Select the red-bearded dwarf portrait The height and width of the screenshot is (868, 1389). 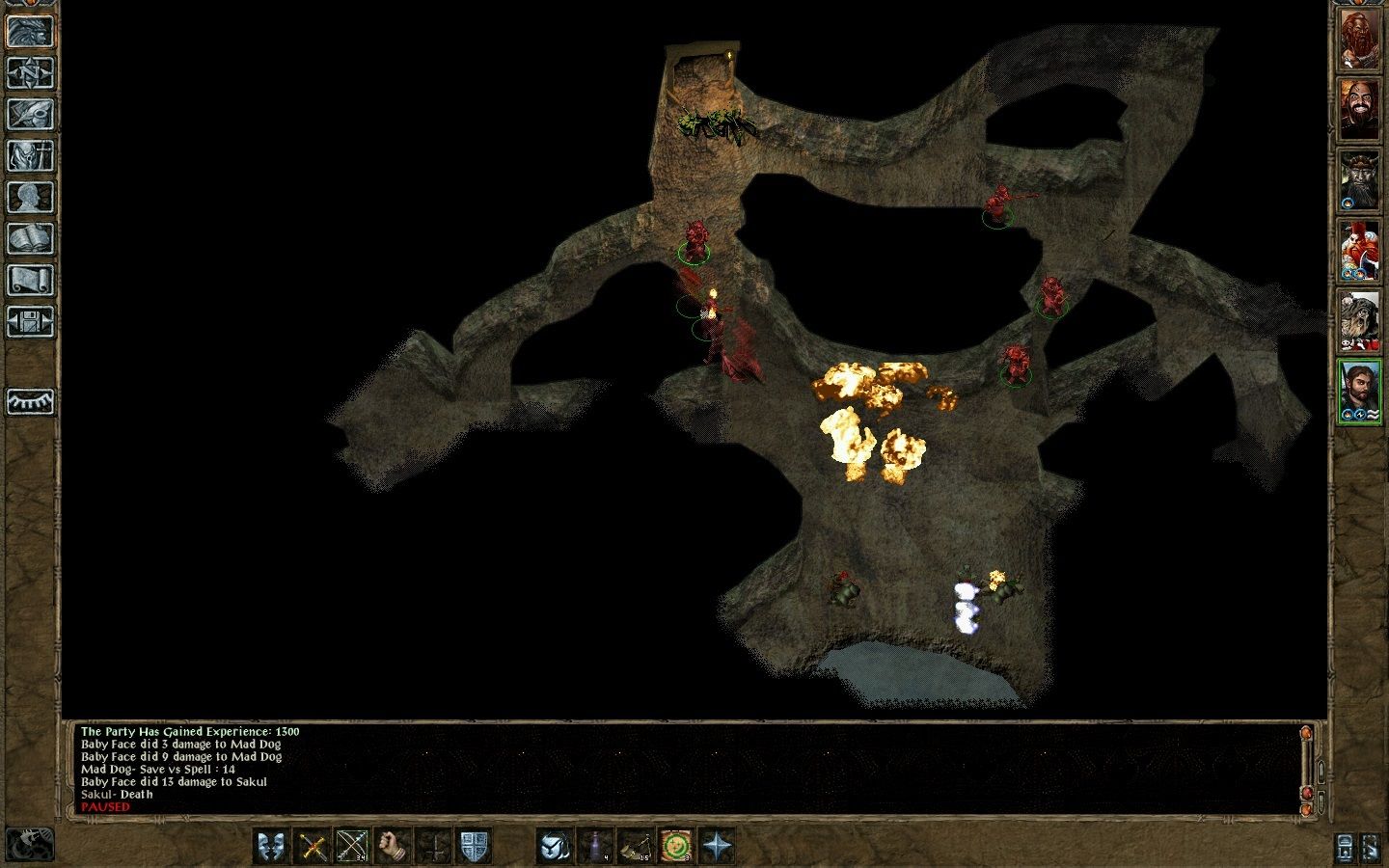point(1358,39)
